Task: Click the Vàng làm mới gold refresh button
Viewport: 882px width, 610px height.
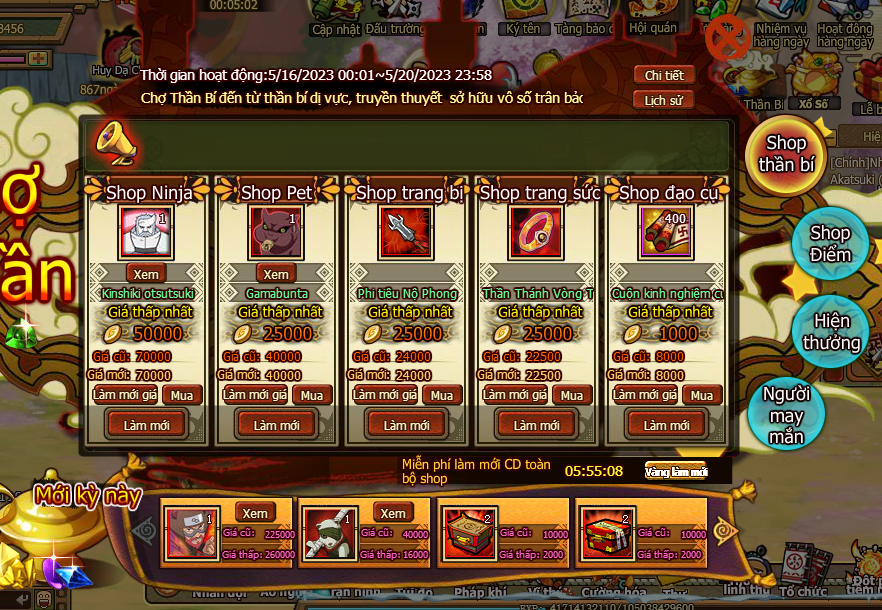Action: pos(676,471)
